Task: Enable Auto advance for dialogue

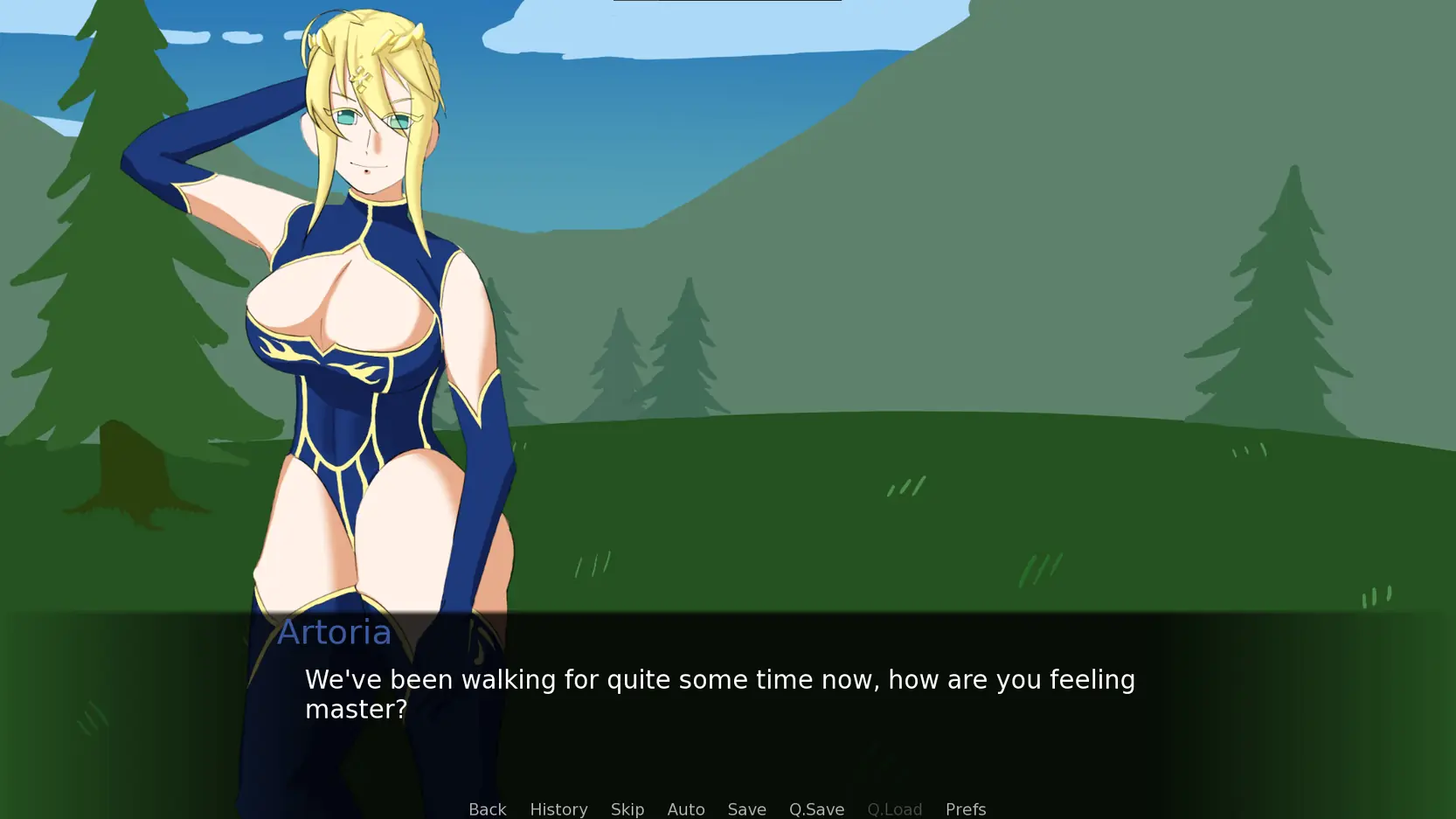Action: click(x=686, y=809)
